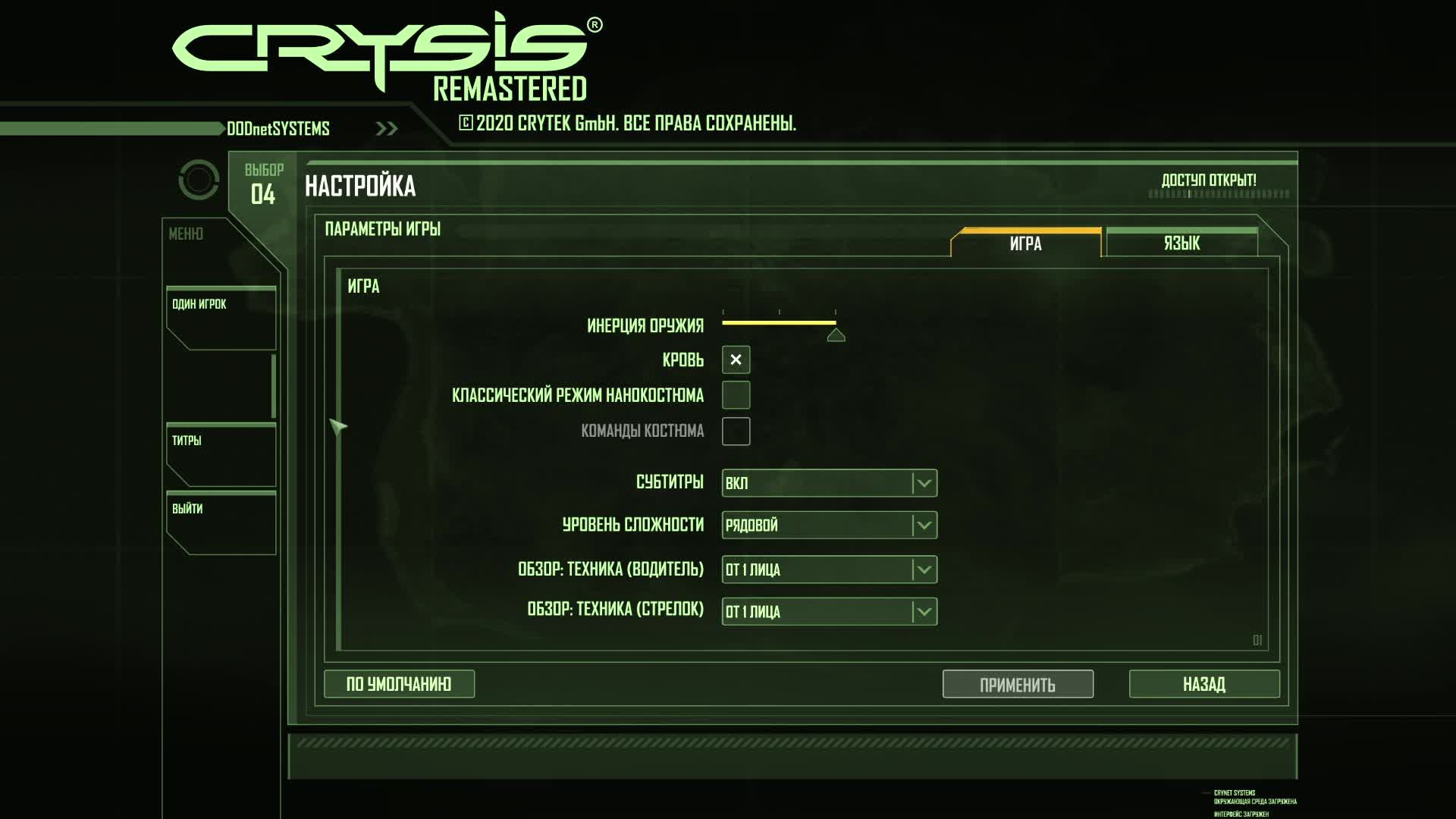Click ПО УМОЛЧАНИЮ to reset settings
This screenshot has height=819, width=1456.
(x=399, y=683)
